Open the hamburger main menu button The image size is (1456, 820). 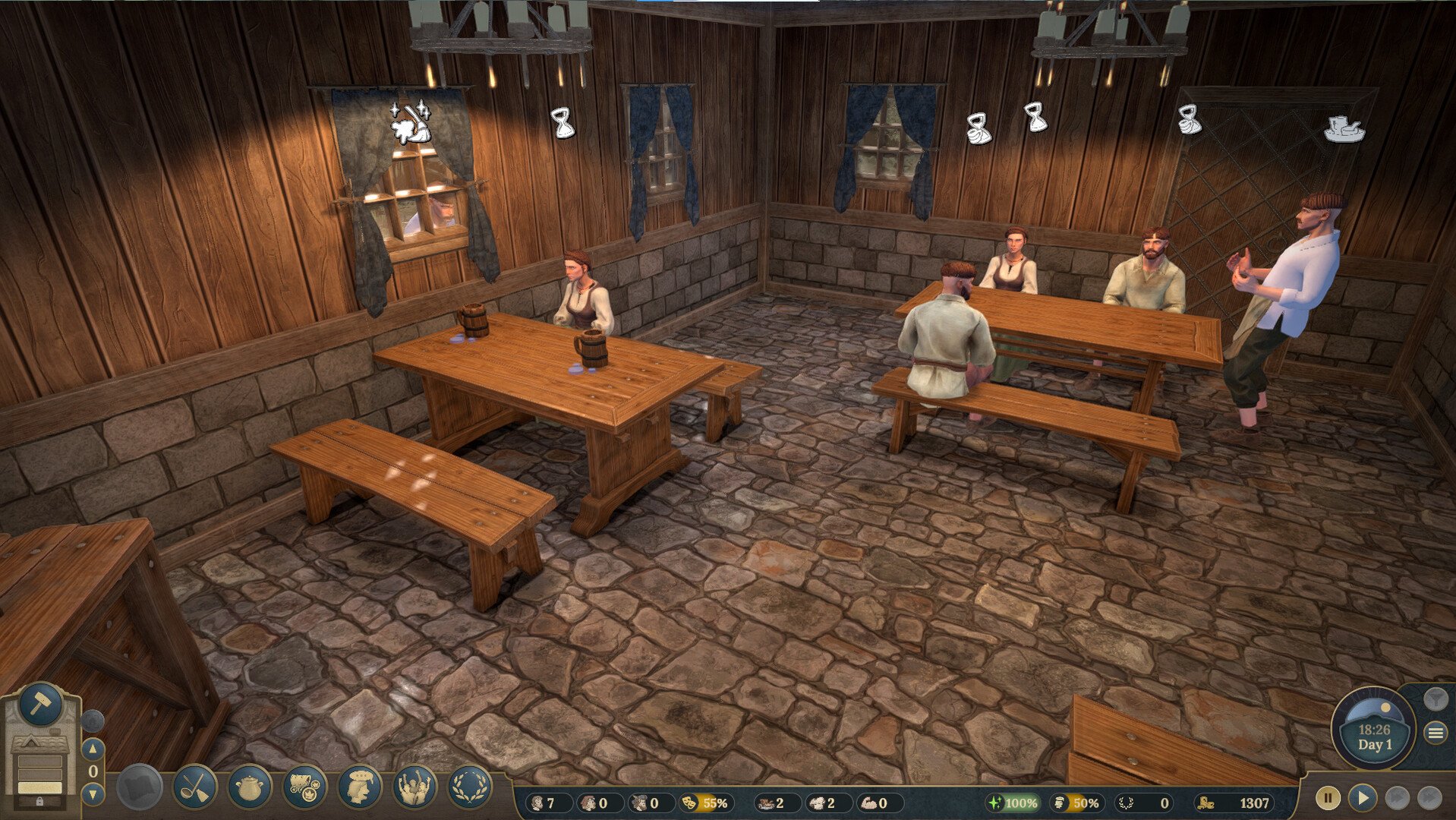pos(1435,733)
